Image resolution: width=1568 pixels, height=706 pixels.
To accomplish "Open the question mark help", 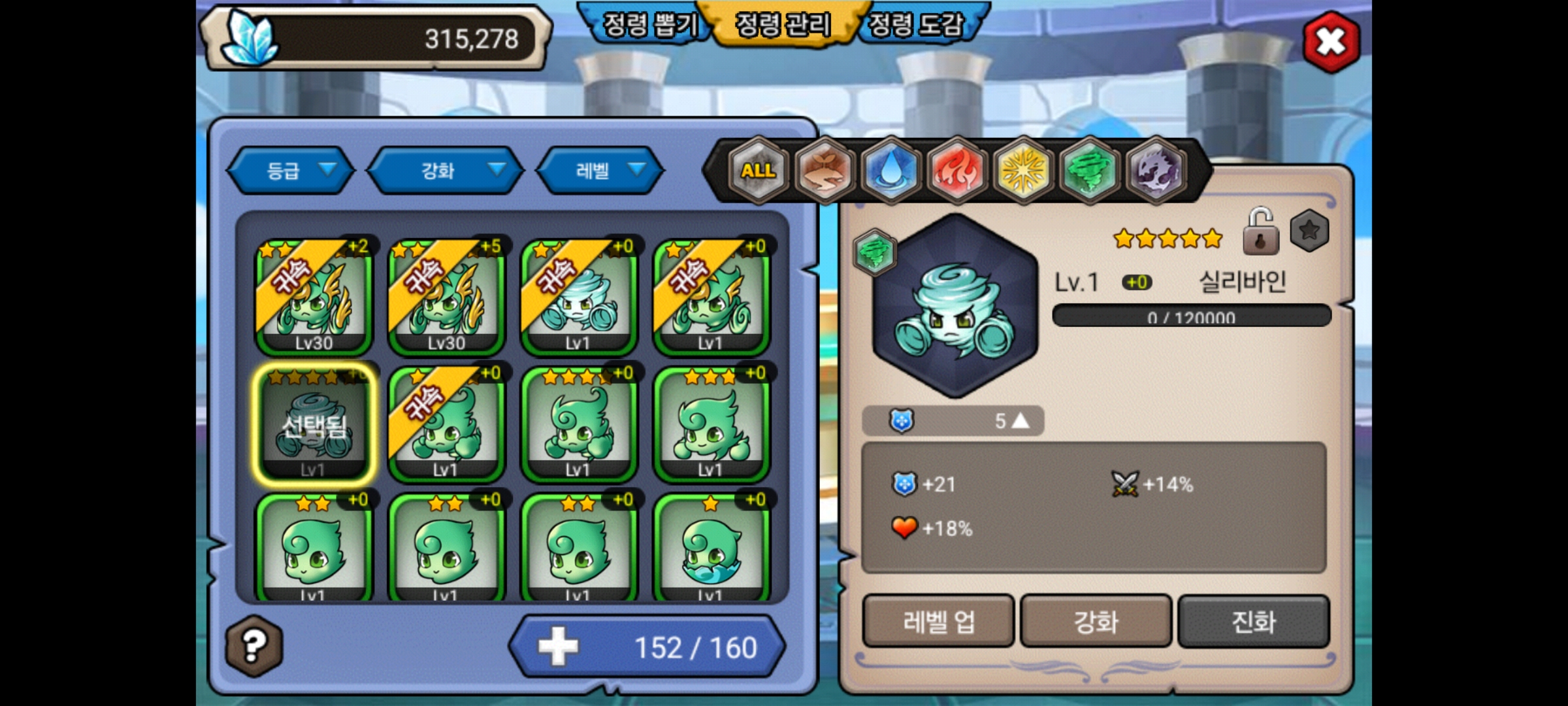I will [254, 646].
